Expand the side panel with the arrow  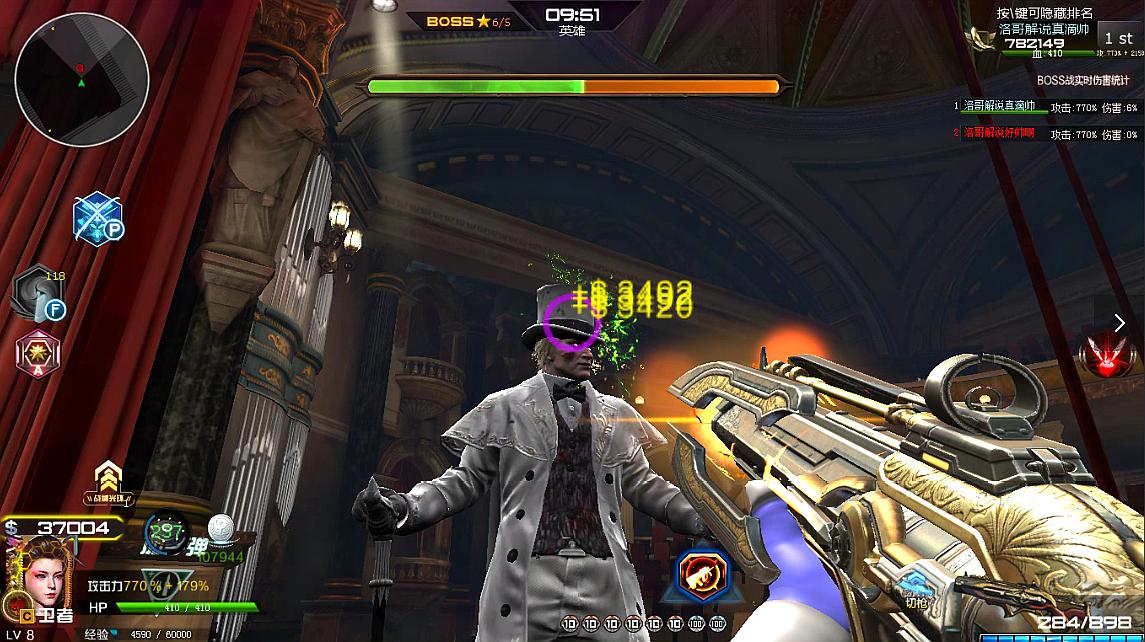[x=1120, y=322]
